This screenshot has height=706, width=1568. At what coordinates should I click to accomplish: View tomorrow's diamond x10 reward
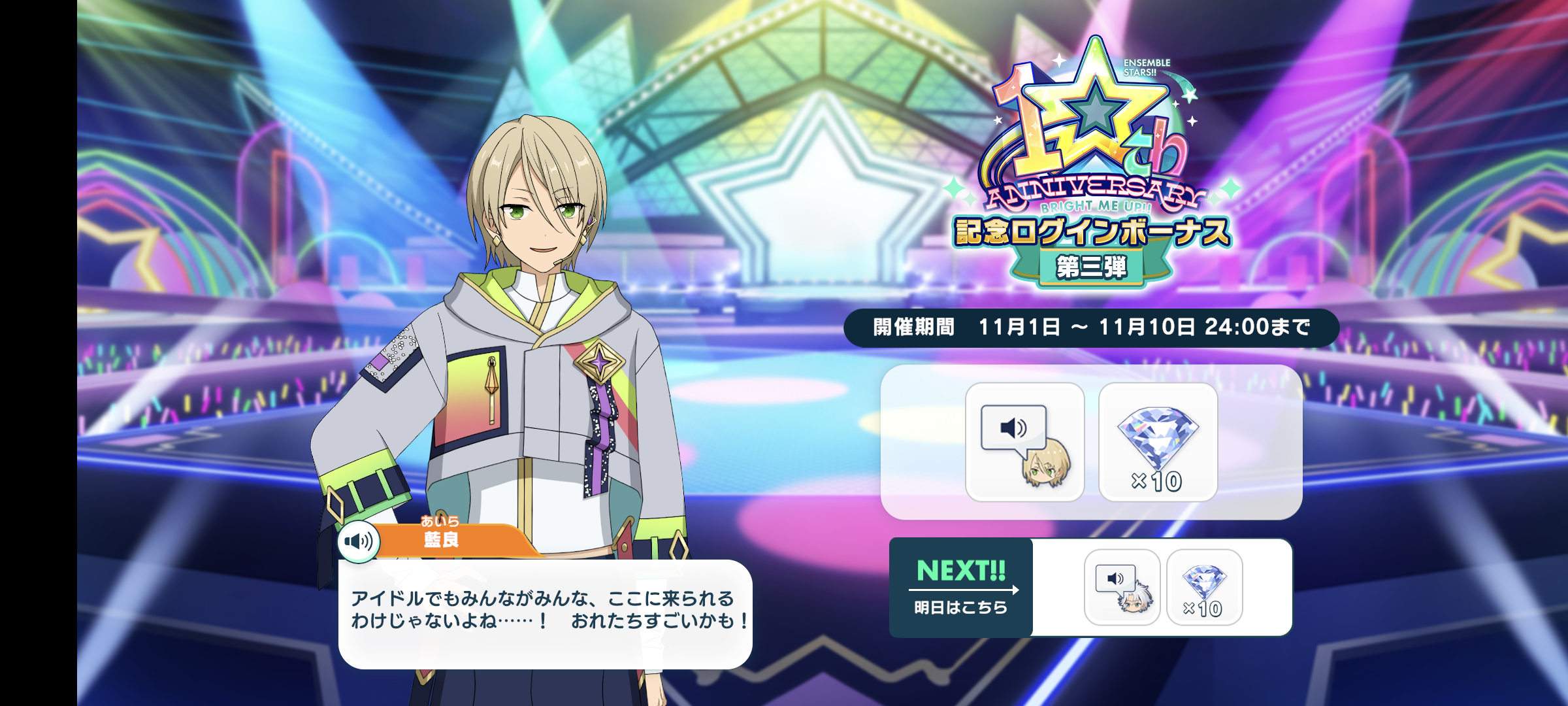click(1204, 587)
